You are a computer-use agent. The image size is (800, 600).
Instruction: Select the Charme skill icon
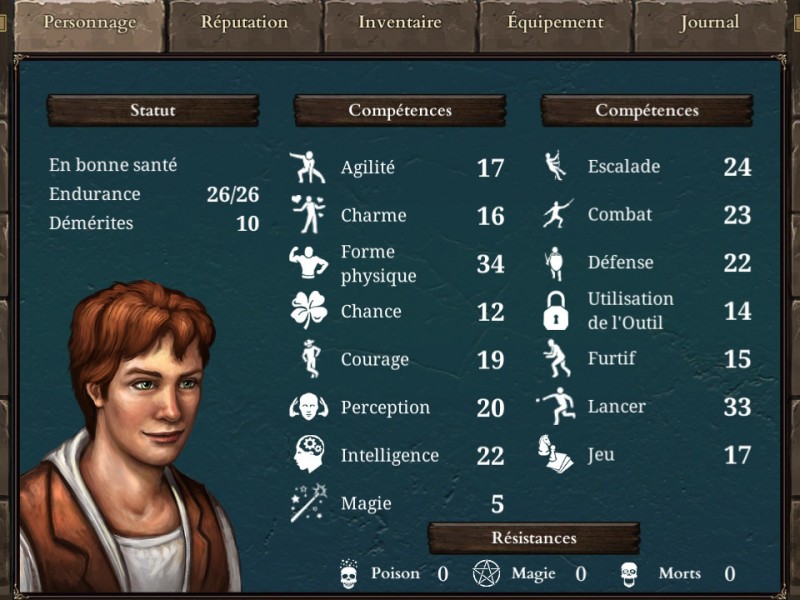tap(308, 214)
